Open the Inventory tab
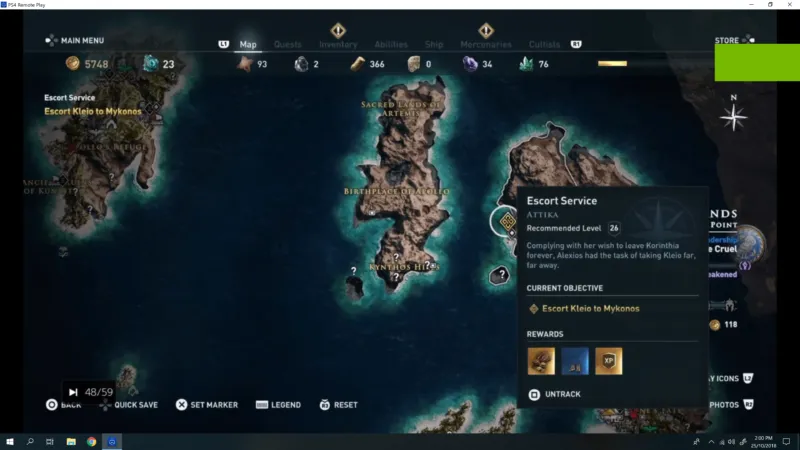The image size is (800, 450). click(338, 44)
